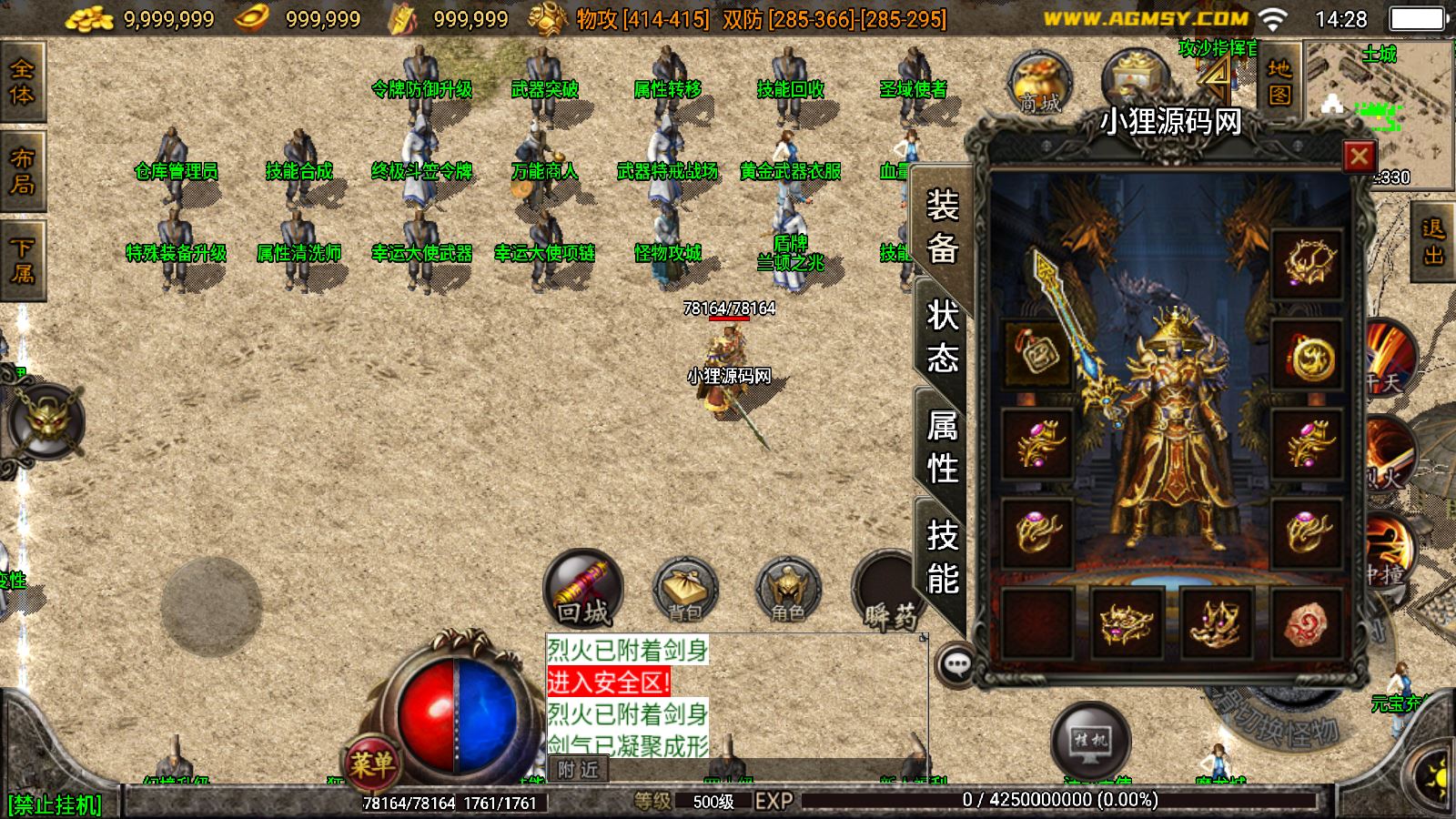Close the character equipment panel
This screenshot has height=819, width=1456.
pyautogui.click(x=1359, y=157)
